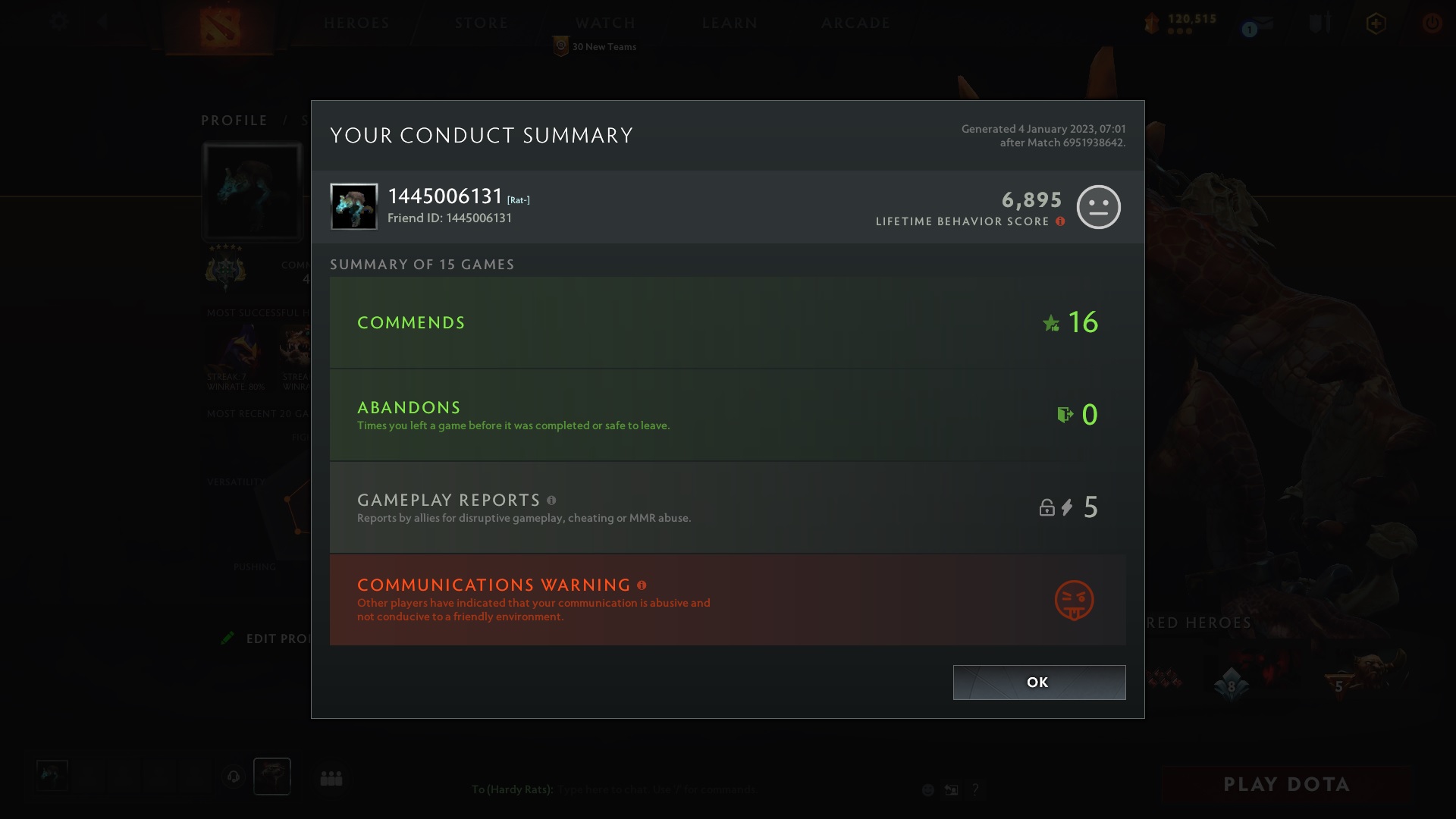1456x819 pixels.
Task: Switch to the HEROES tab
Action: [x=356, y=23]
